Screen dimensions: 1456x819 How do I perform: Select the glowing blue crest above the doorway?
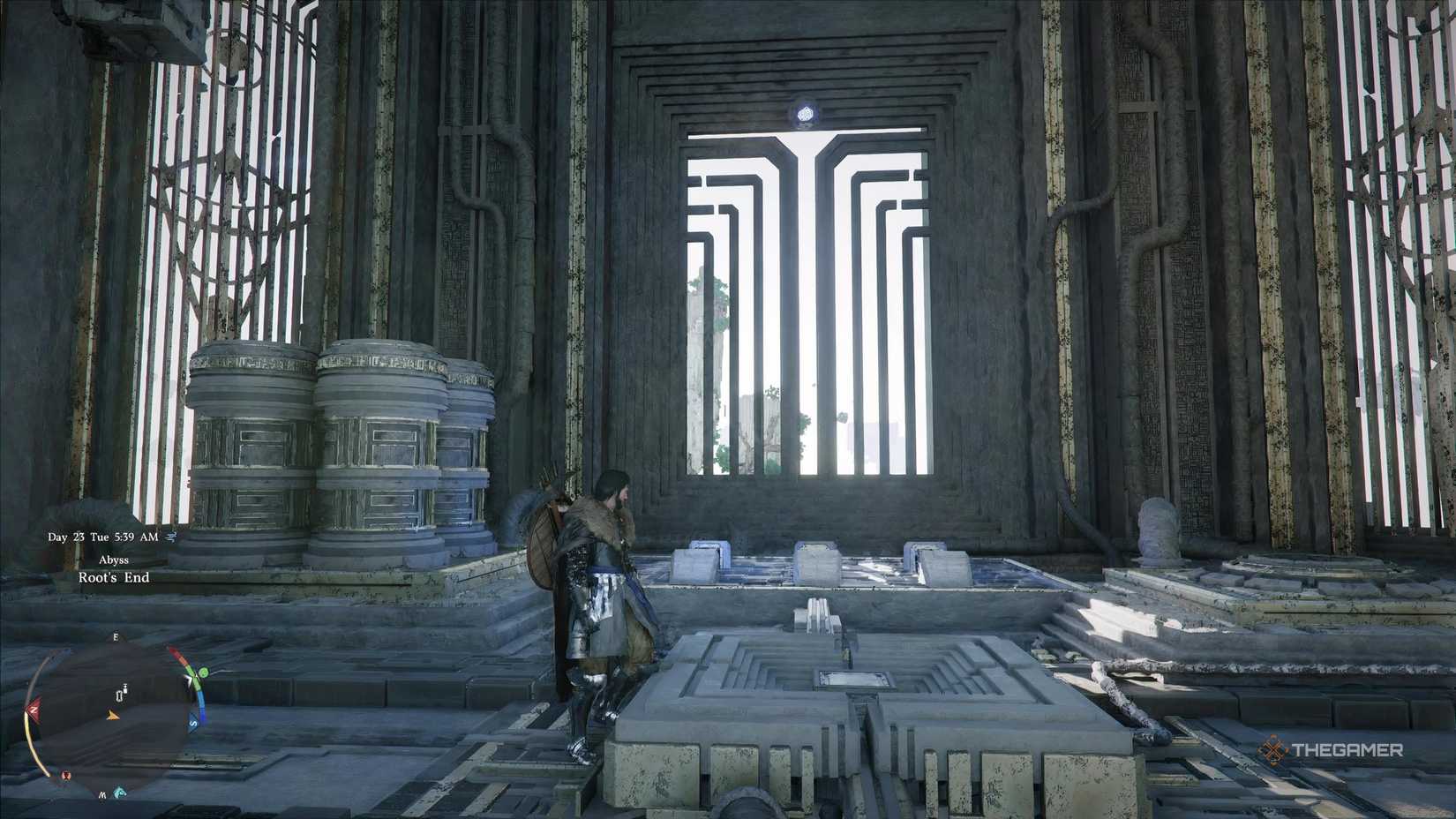pos(805,113)
